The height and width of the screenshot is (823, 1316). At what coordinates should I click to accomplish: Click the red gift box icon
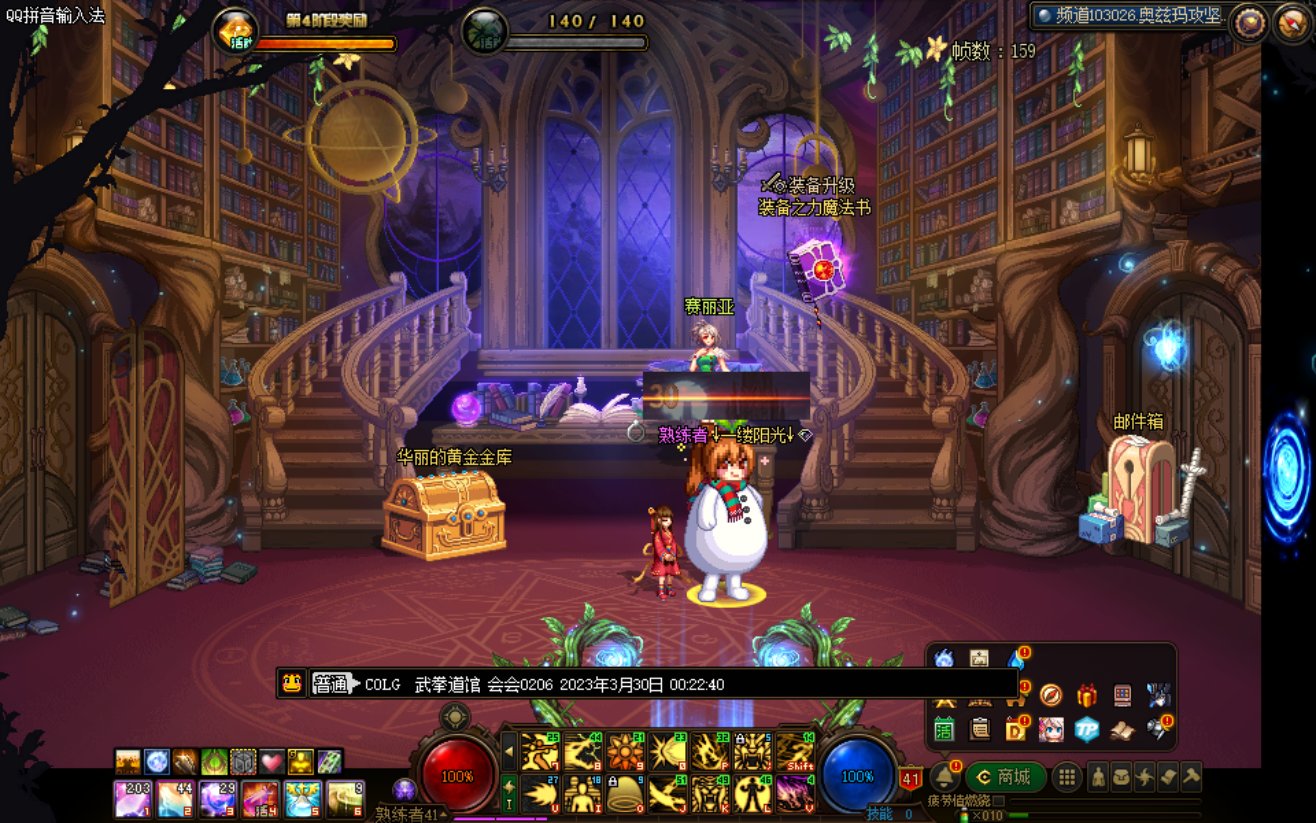click(1087, 696)
